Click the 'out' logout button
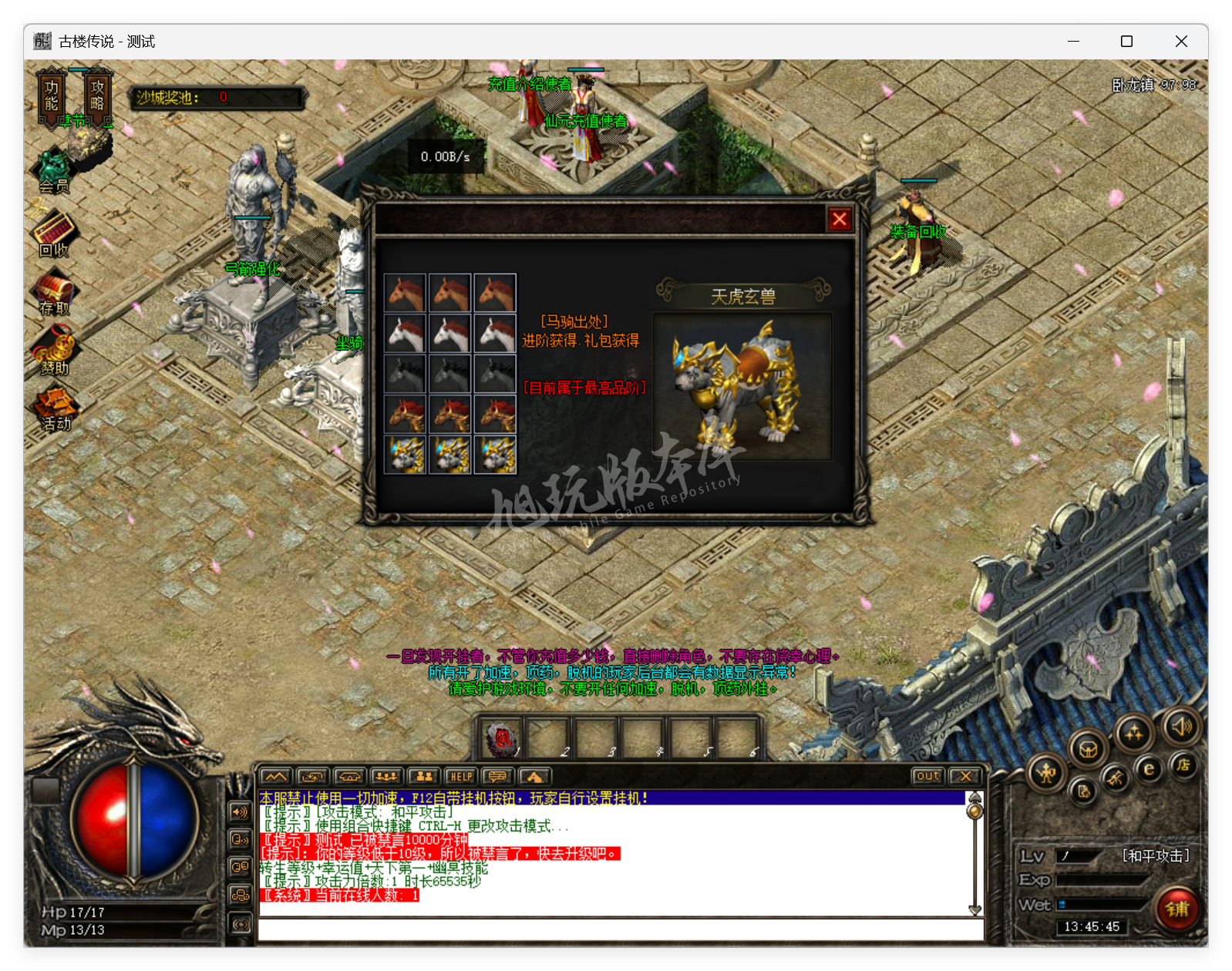Image resolution: width=1232 pixels, height=971 pixels. point(927,776)
